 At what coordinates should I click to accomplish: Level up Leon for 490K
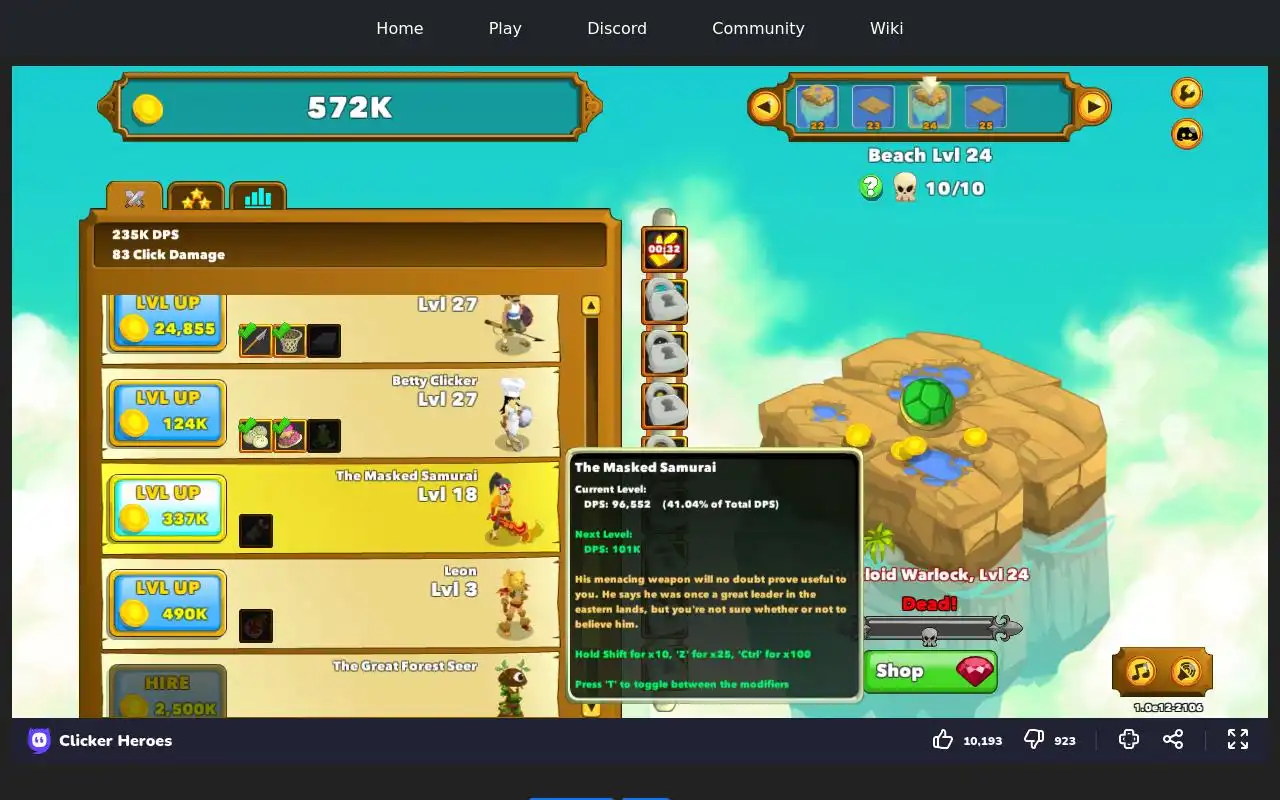(x=167, y=602)
